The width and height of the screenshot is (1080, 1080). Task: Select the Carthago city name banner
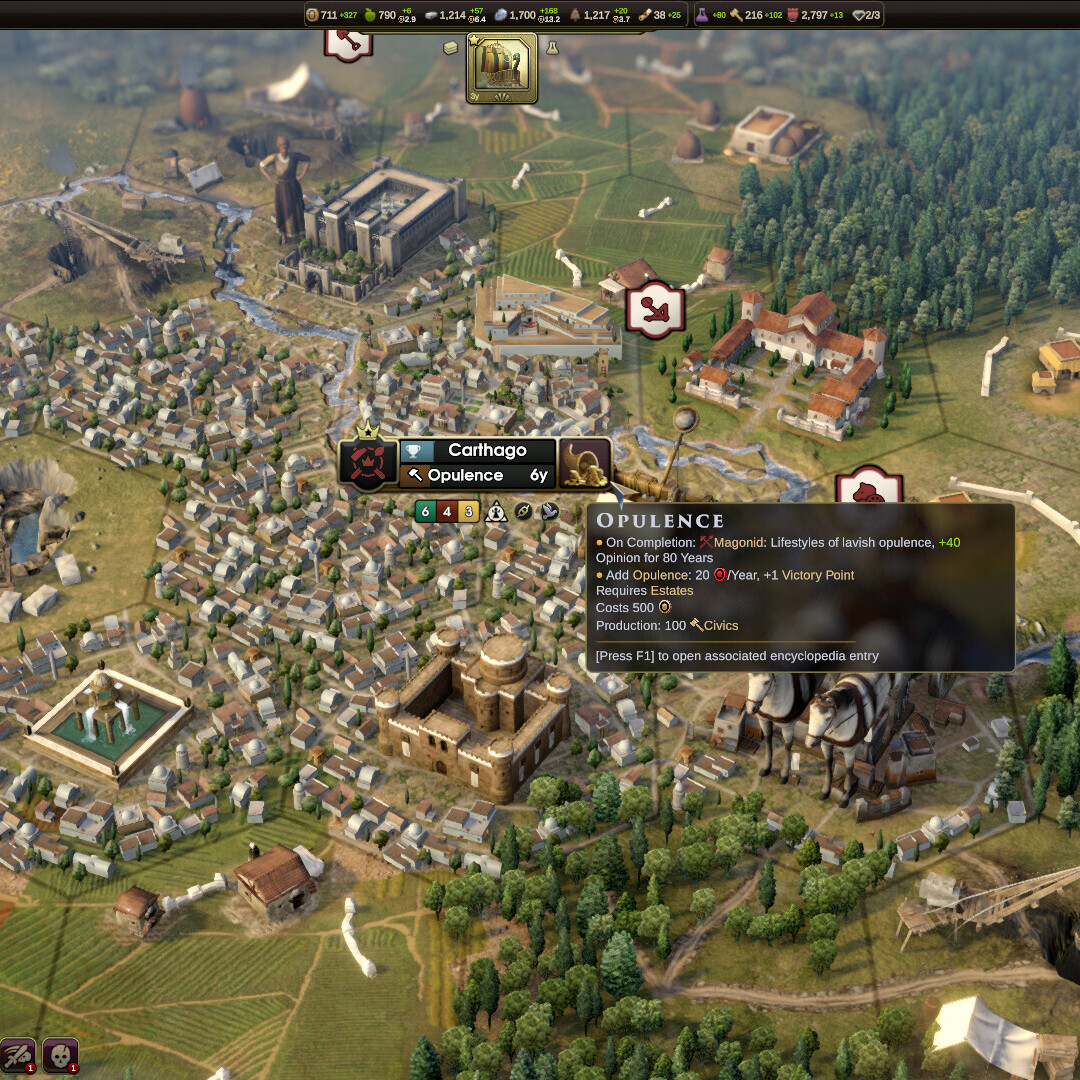click(487, 450)
